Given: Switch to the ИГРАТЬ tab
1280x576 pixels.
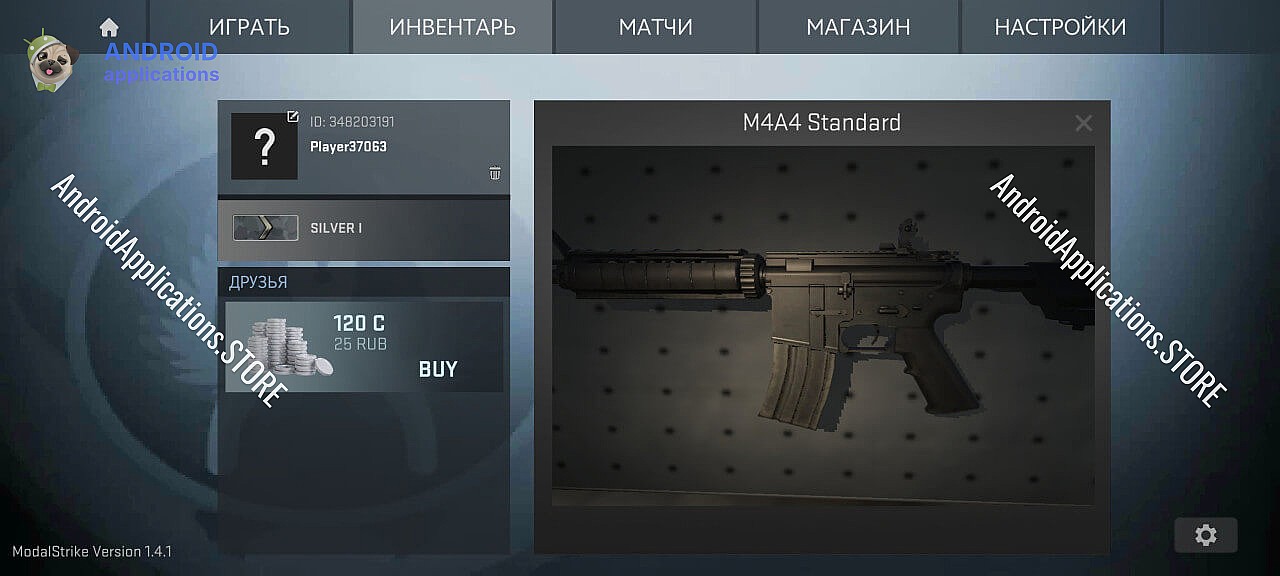Looking at the screenshot, I should point(249,27).
